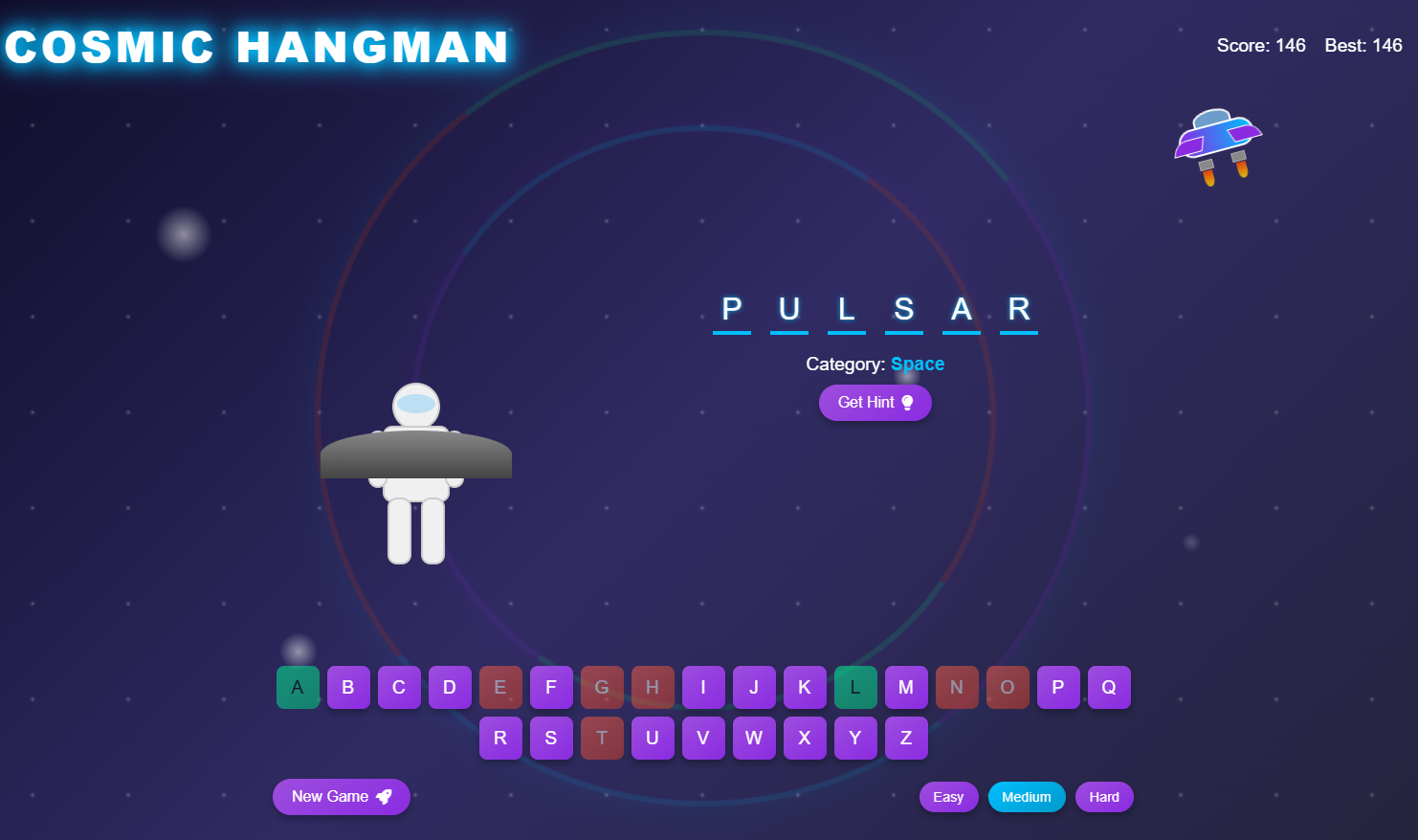The image size is (1418, 840).
Task: Click the red letter T key
Action: point(602,738)
